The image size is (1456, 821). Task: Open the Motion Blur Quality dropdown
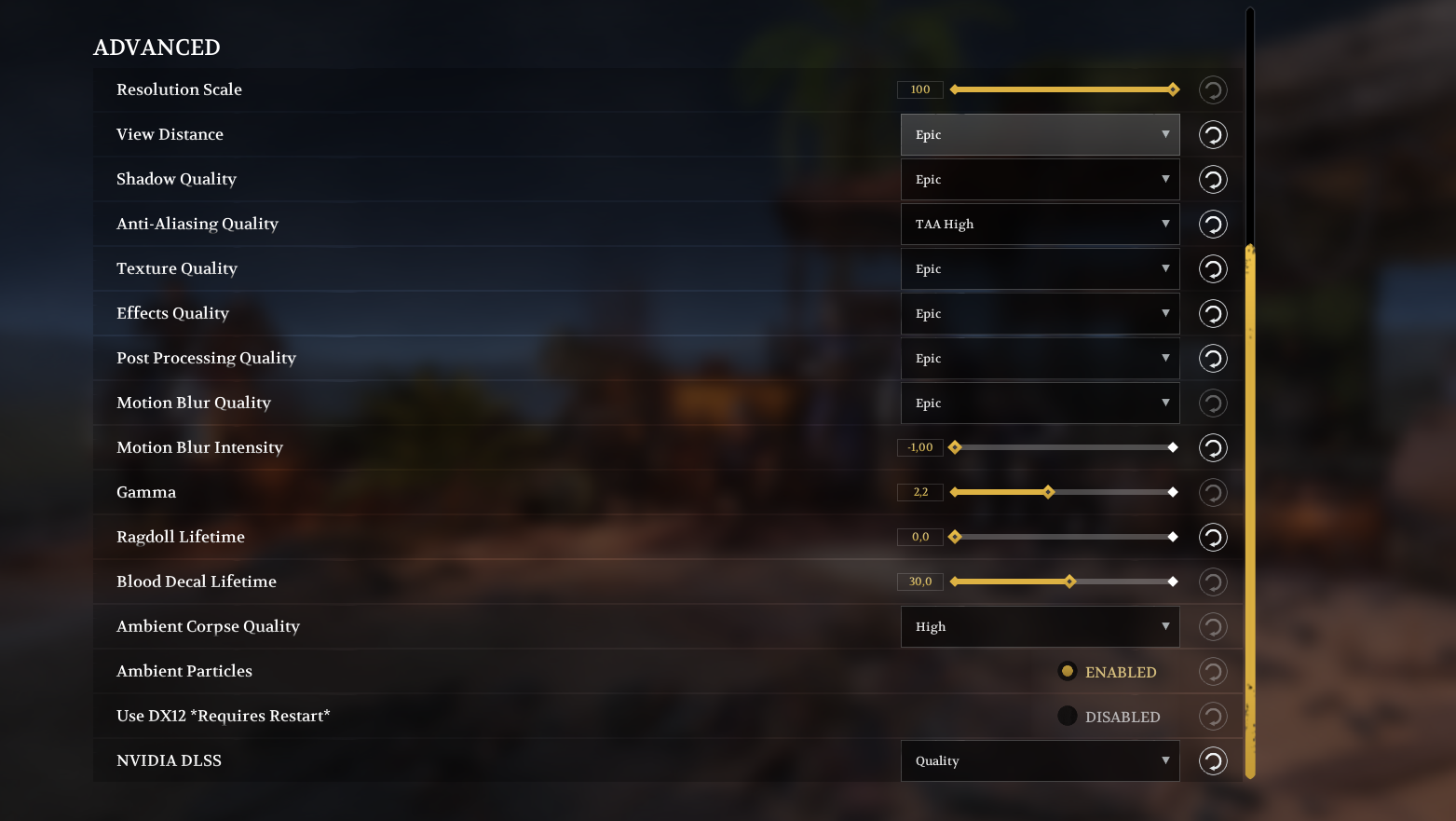pos(1040,403)
